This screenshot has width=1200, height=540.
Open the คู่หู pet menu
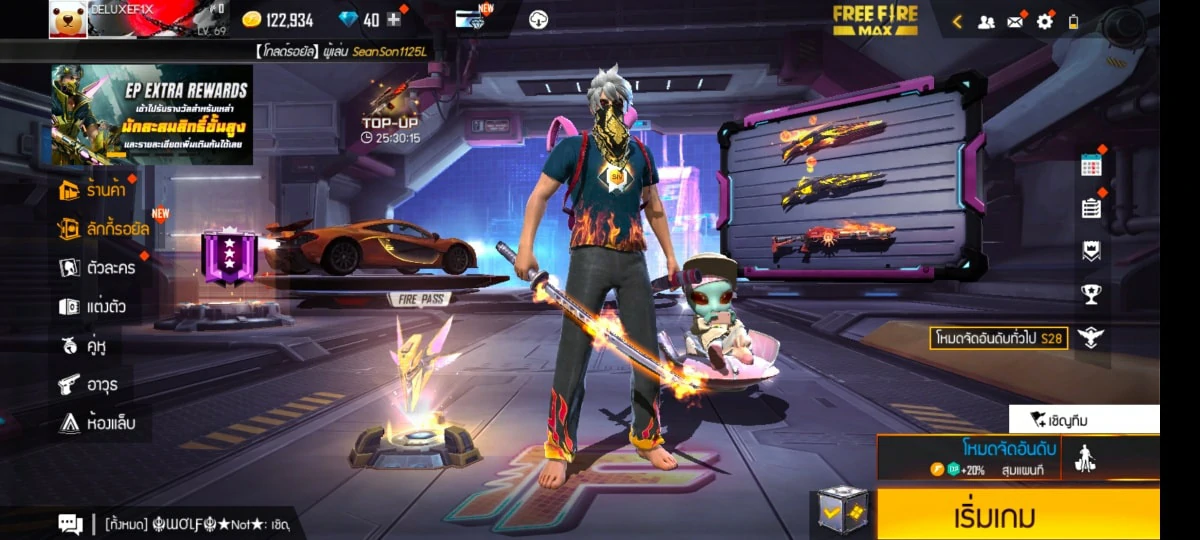coord(84,345)
